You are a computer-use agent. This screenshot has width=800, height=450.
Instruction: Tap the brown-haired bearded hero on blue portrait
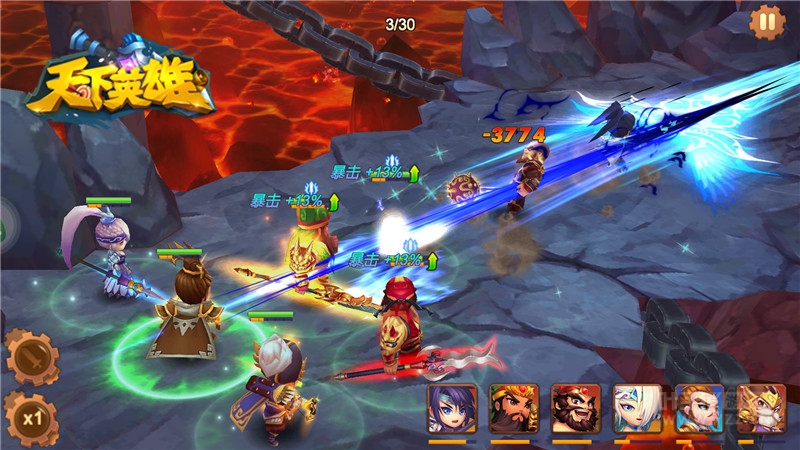pyautogui.click(x=699, y=407)
